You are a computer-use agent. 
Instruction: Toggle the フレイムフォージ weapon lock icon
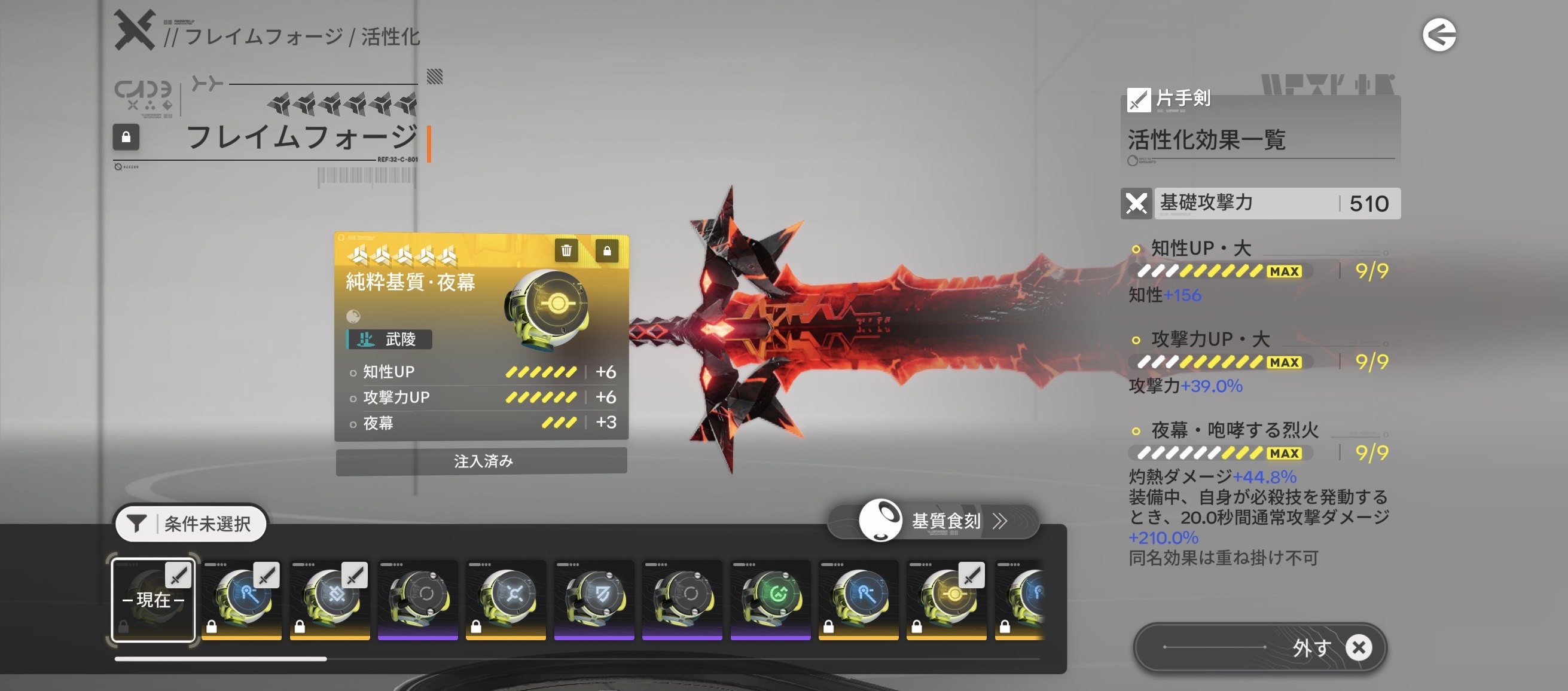(x=126, y=137)
